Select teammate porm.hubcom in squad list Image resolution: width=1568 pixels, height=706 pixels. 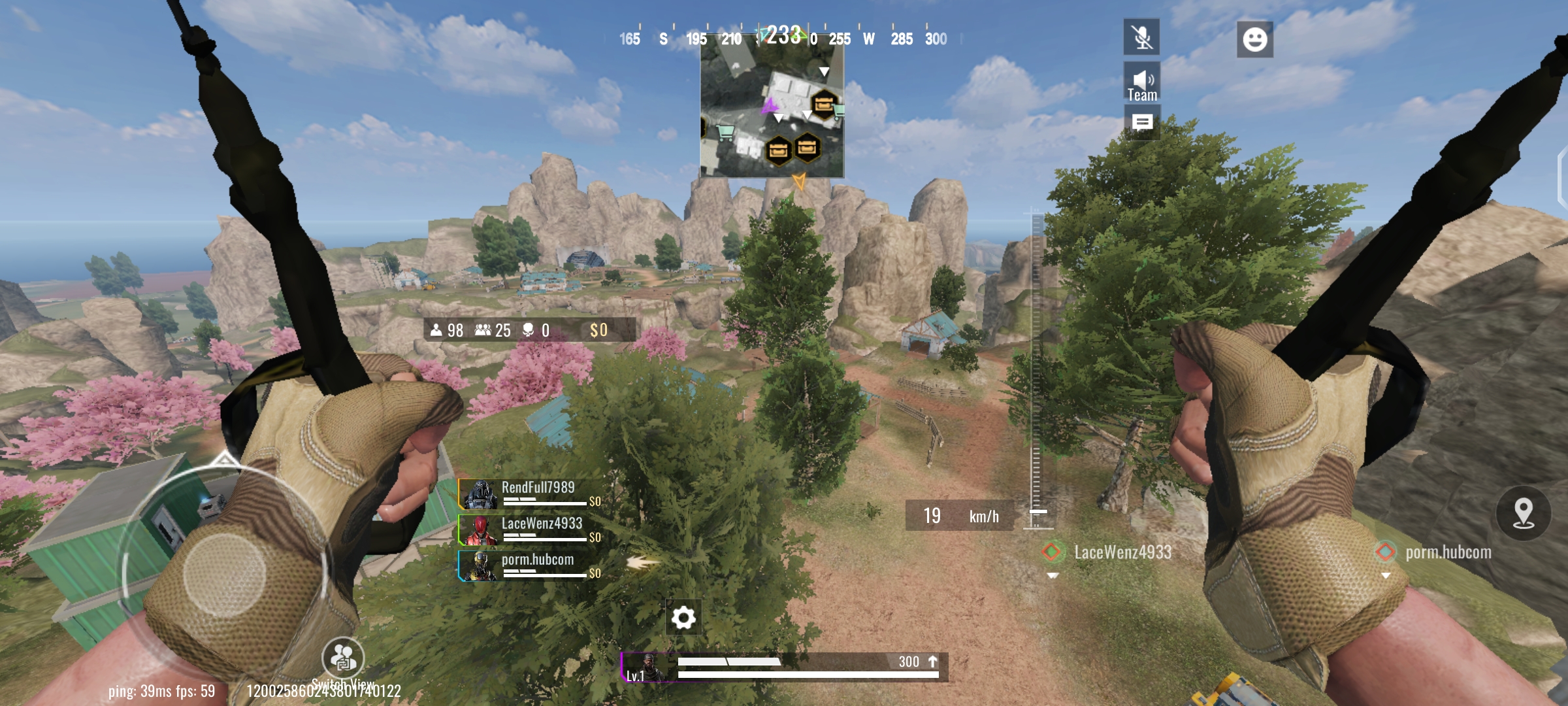529,565
